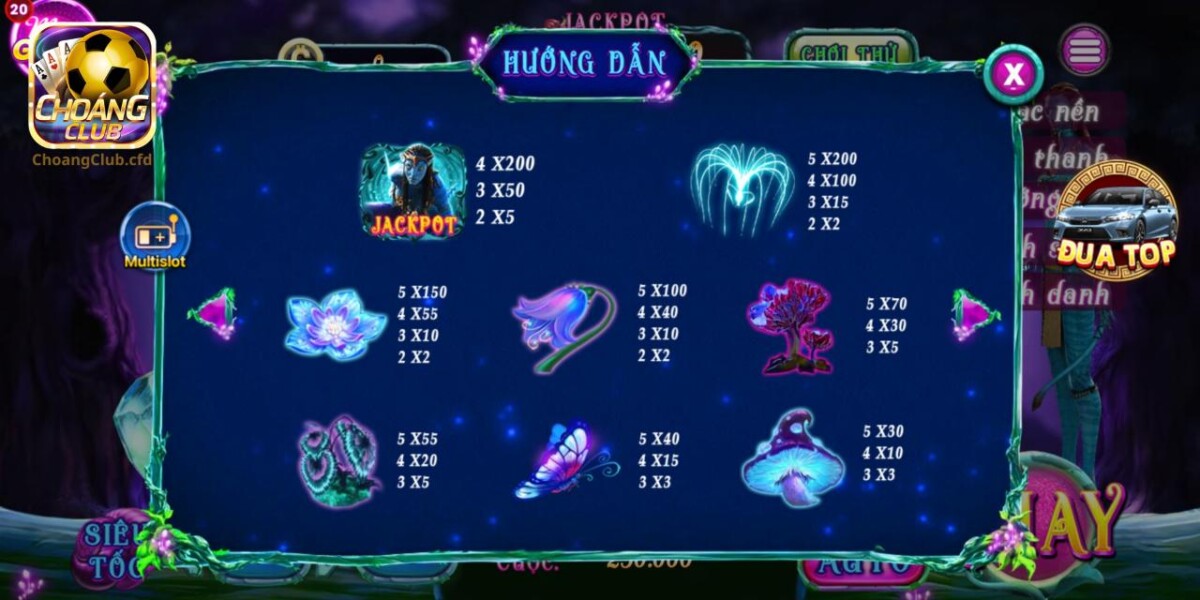The height and width of the screenshot is (600, 1200).
Task: Go to the previous guide page
Action: pos(214,313)
